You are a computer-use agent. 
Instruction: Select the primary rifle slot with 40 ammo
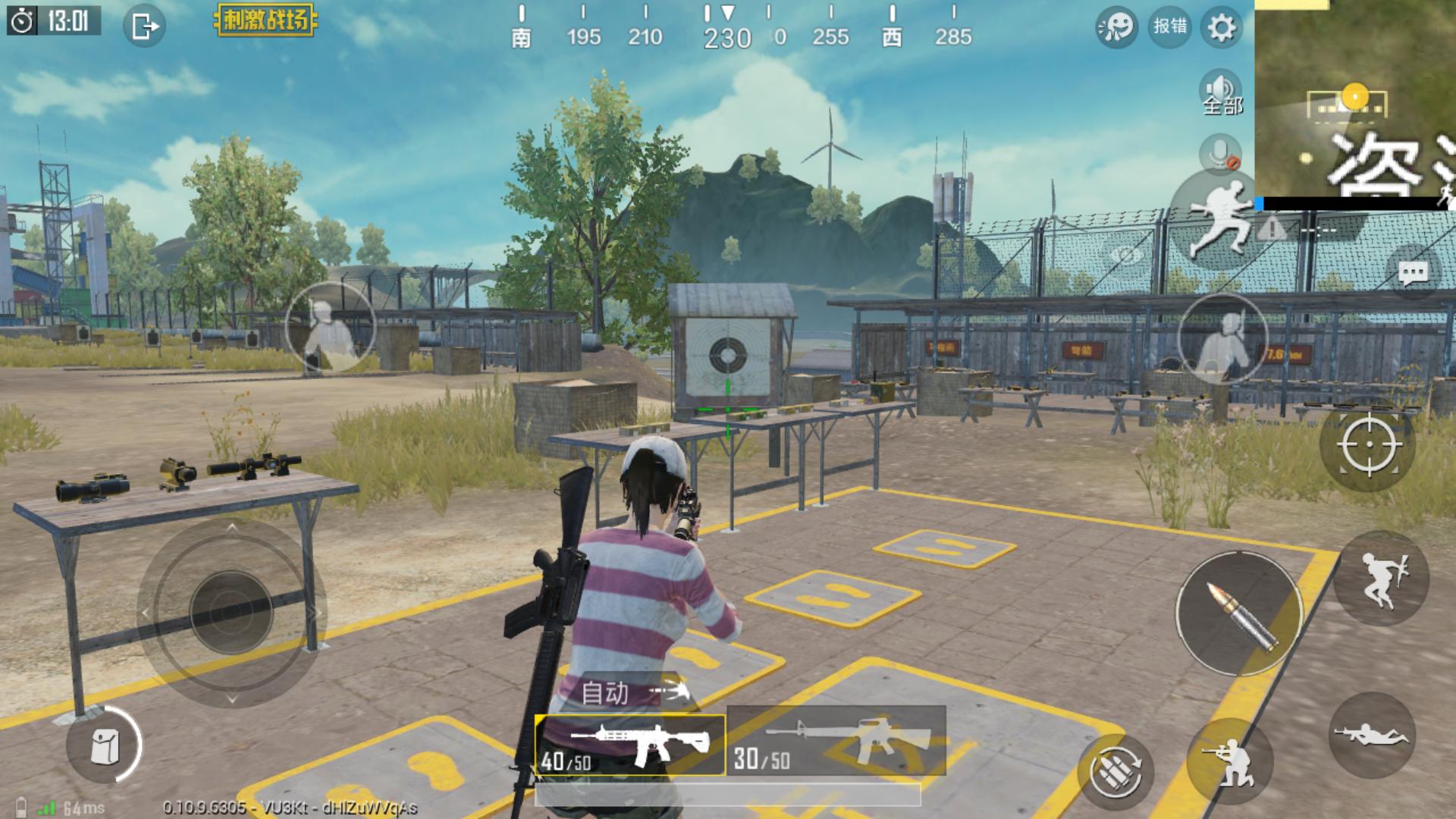[630, 745]
